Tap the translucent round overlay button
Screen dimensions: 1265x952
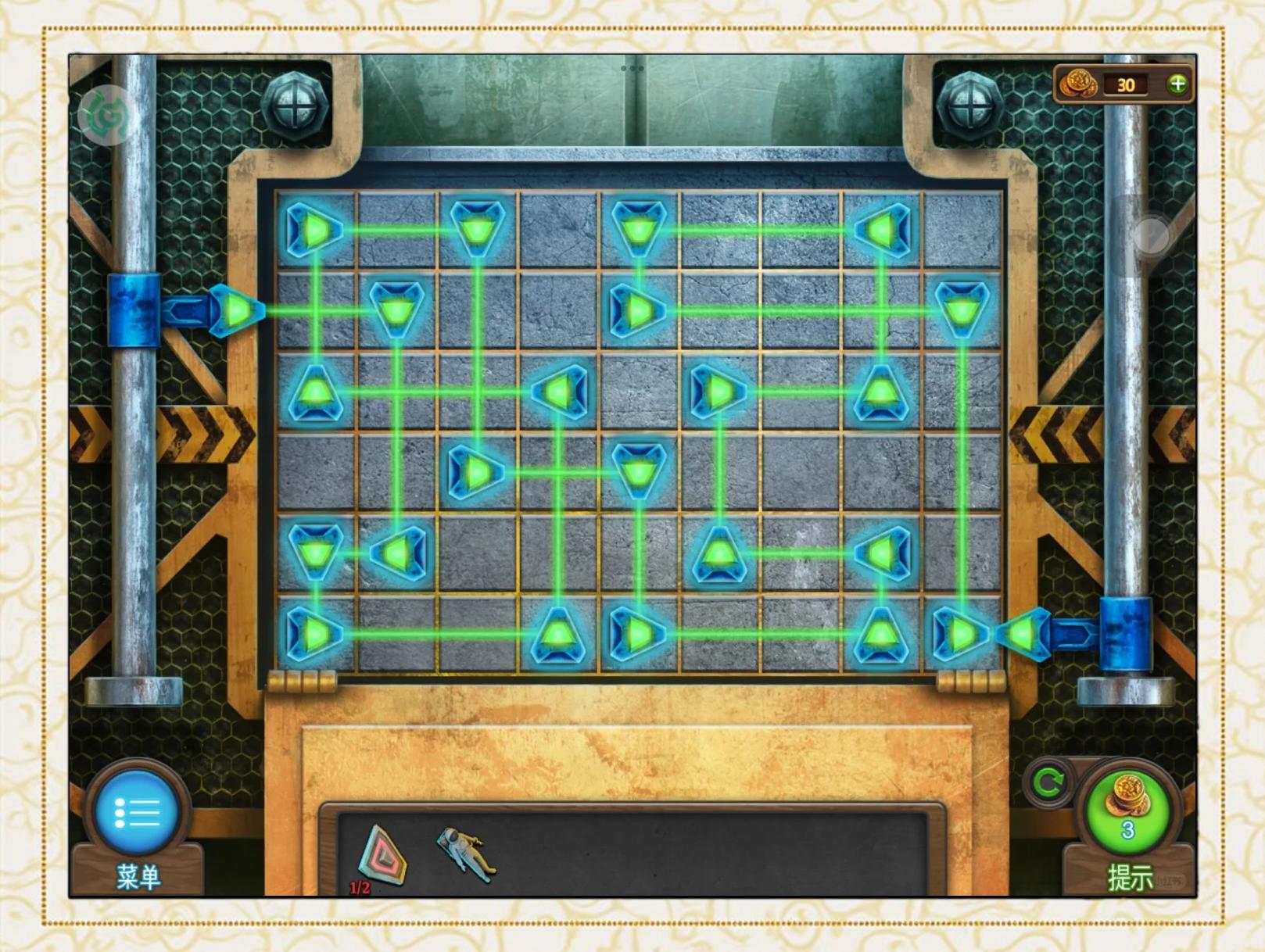click(1149, 235)
